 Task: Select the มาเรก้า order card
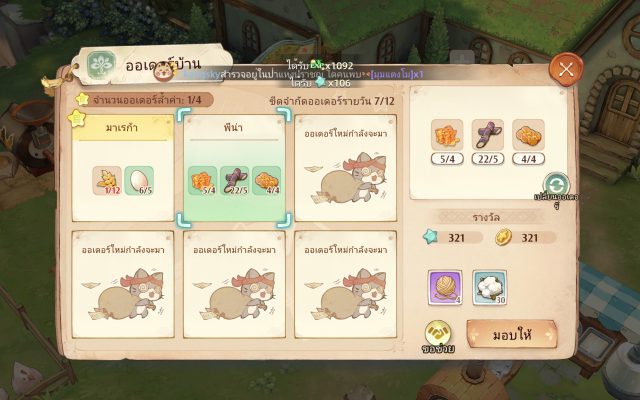click(x=120, y=166)
